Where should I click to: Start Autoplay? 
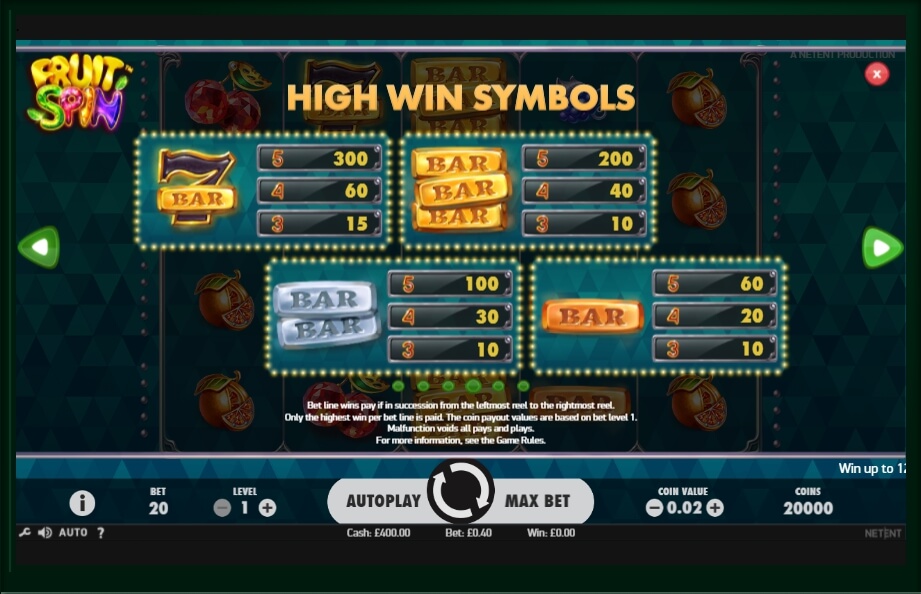coord(383,500)
